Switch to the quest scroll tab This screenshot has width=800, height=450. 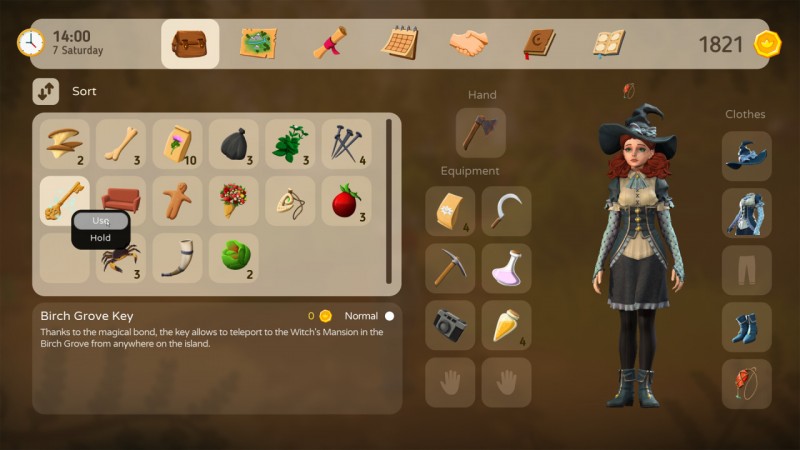(x=329, y=44)
